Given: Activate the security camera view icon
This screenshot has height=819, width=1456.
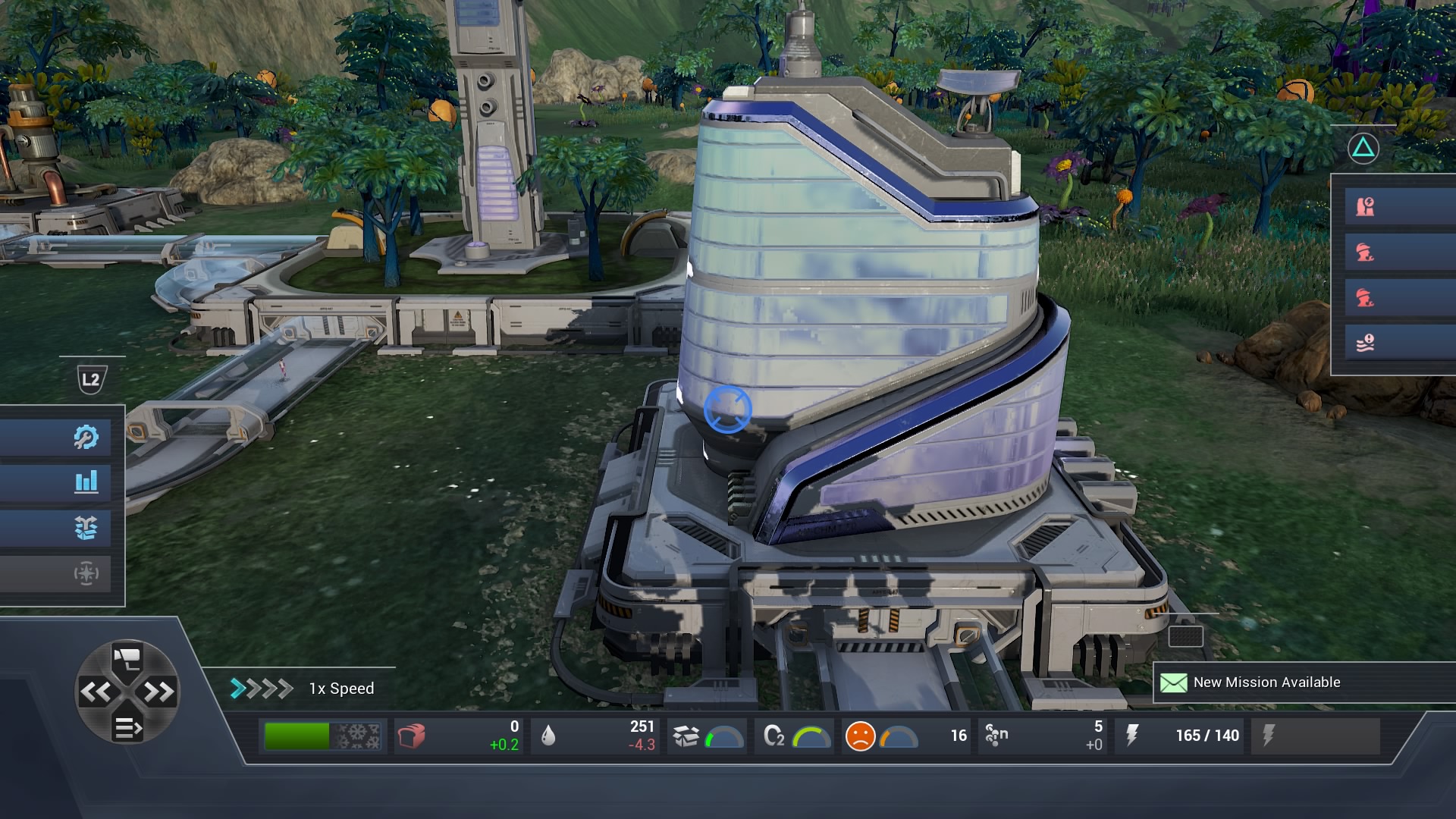Looking at the screenshot, I should click(x=127, y=658).
